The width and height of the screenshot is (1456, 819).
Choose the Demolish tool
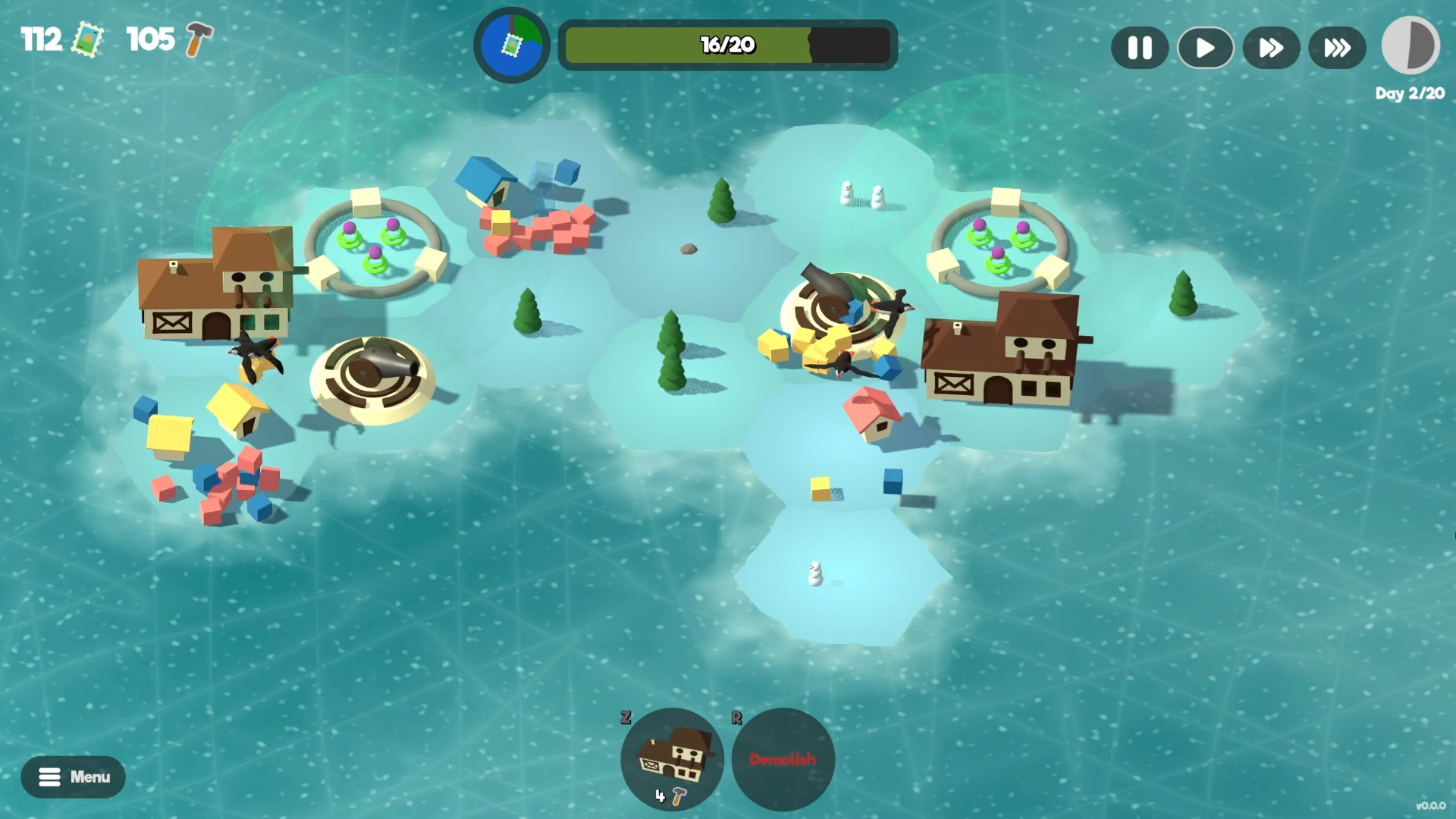point(783,758)
